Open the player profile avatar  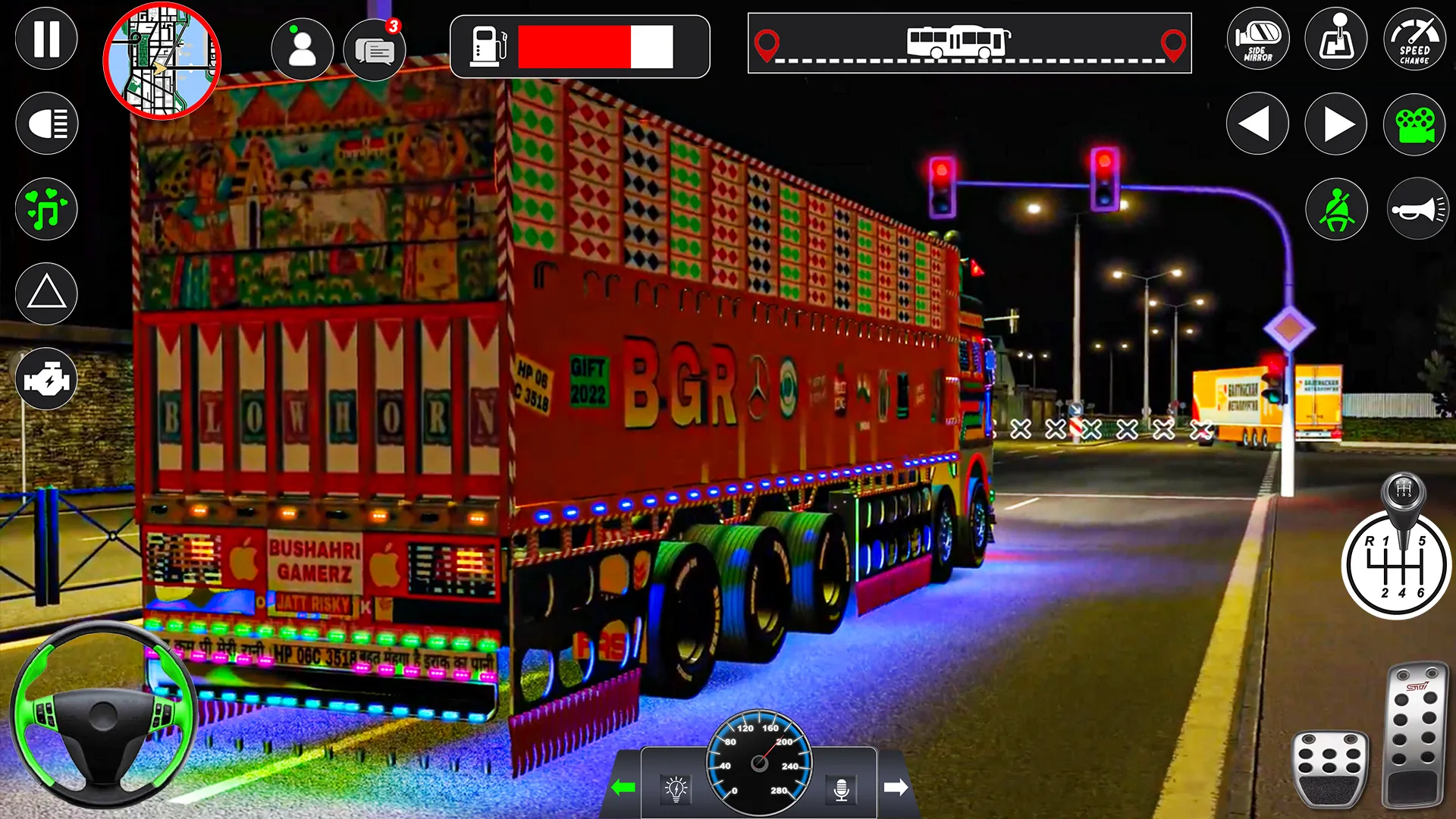click(303, 49)
